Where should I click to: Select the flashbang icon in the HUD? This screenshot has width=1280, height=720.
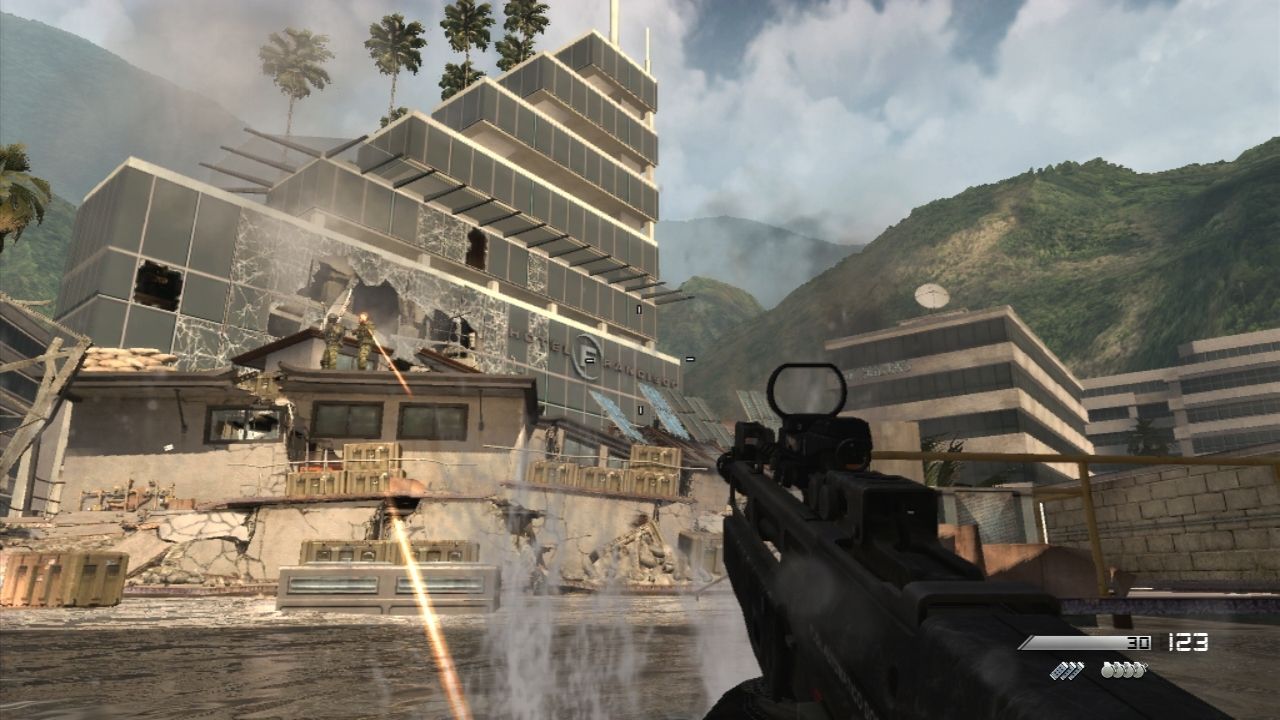click(x=1067, y=671)
